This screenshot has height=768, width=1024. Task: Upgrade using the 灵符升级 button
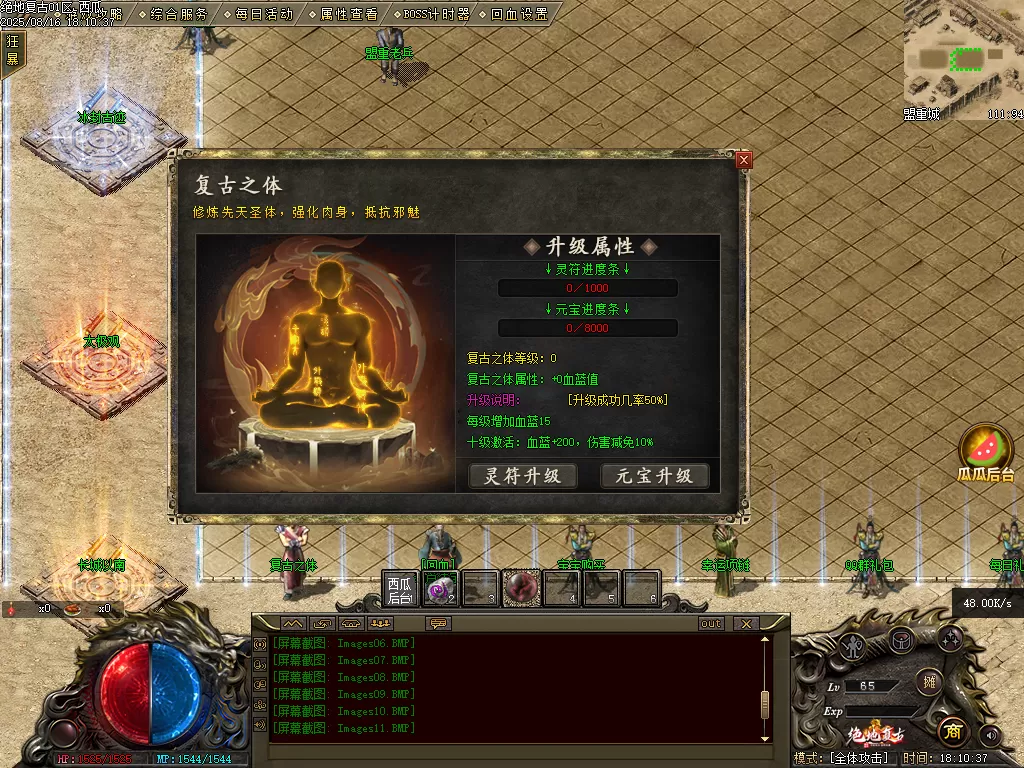(522, 476)
